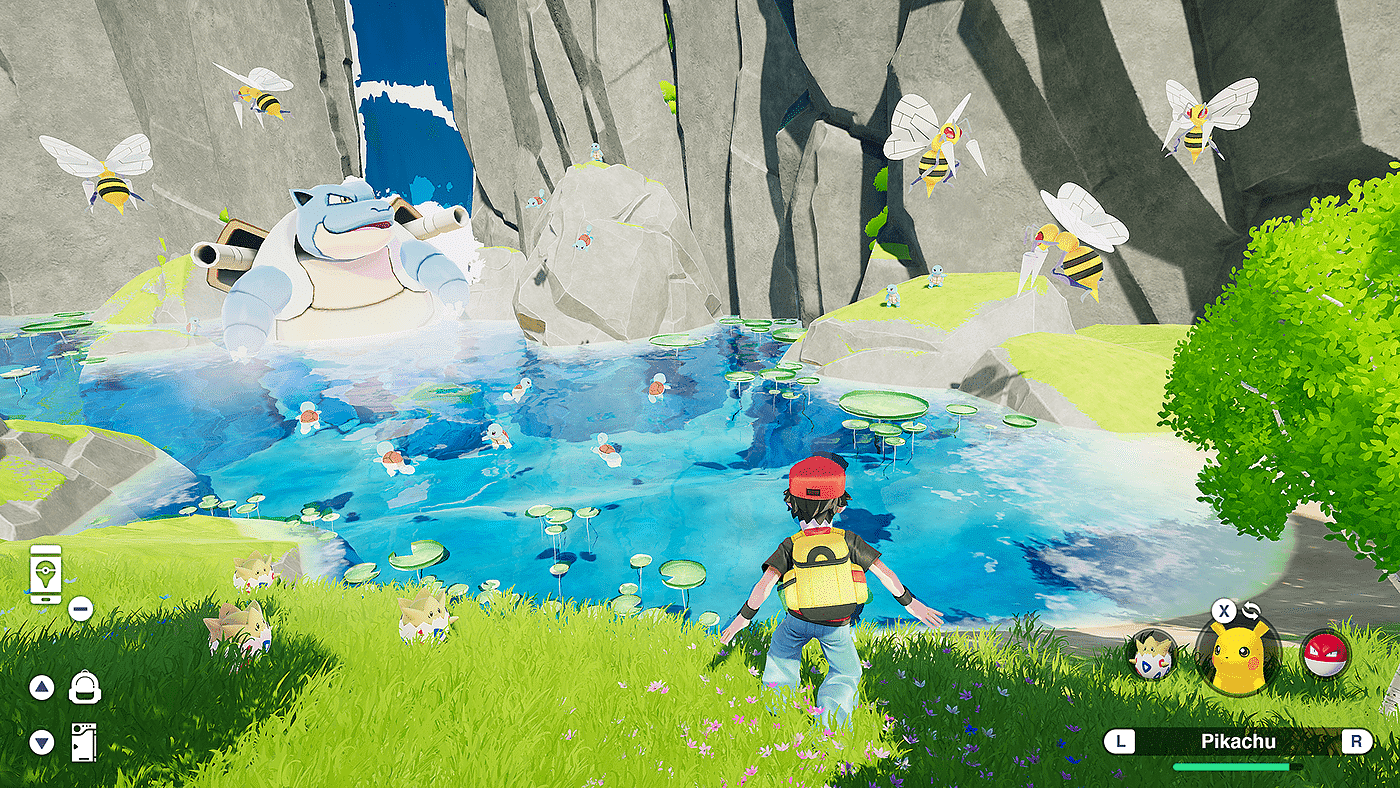Viewport: 1400px width, 788px height.
Task: Open the backpack bag
Action: pos(86,687)
